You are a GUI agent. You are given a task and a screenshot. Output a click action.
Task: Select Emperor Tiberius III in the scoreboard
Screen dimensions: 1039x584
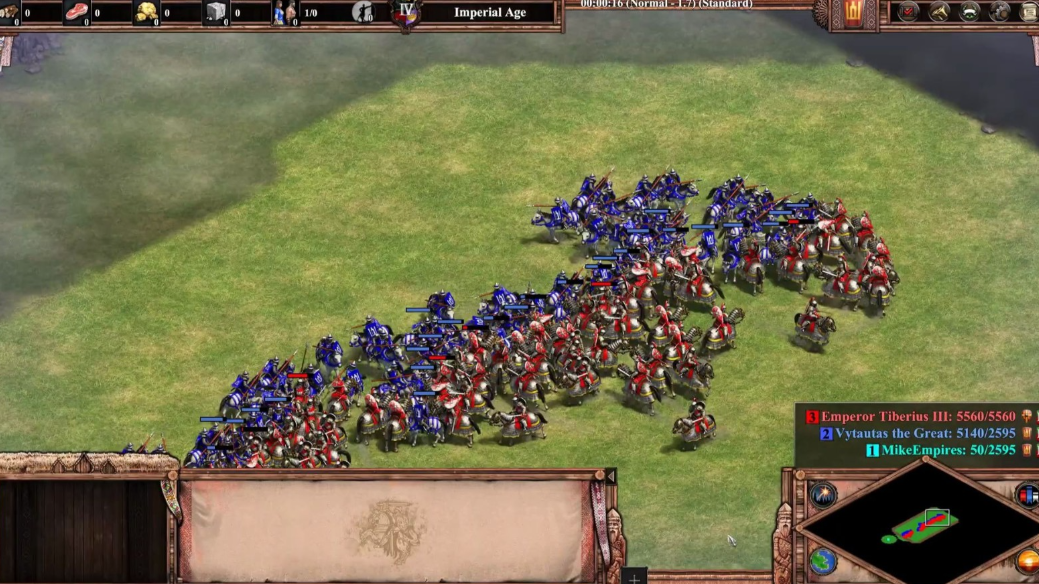coord(916,417)
